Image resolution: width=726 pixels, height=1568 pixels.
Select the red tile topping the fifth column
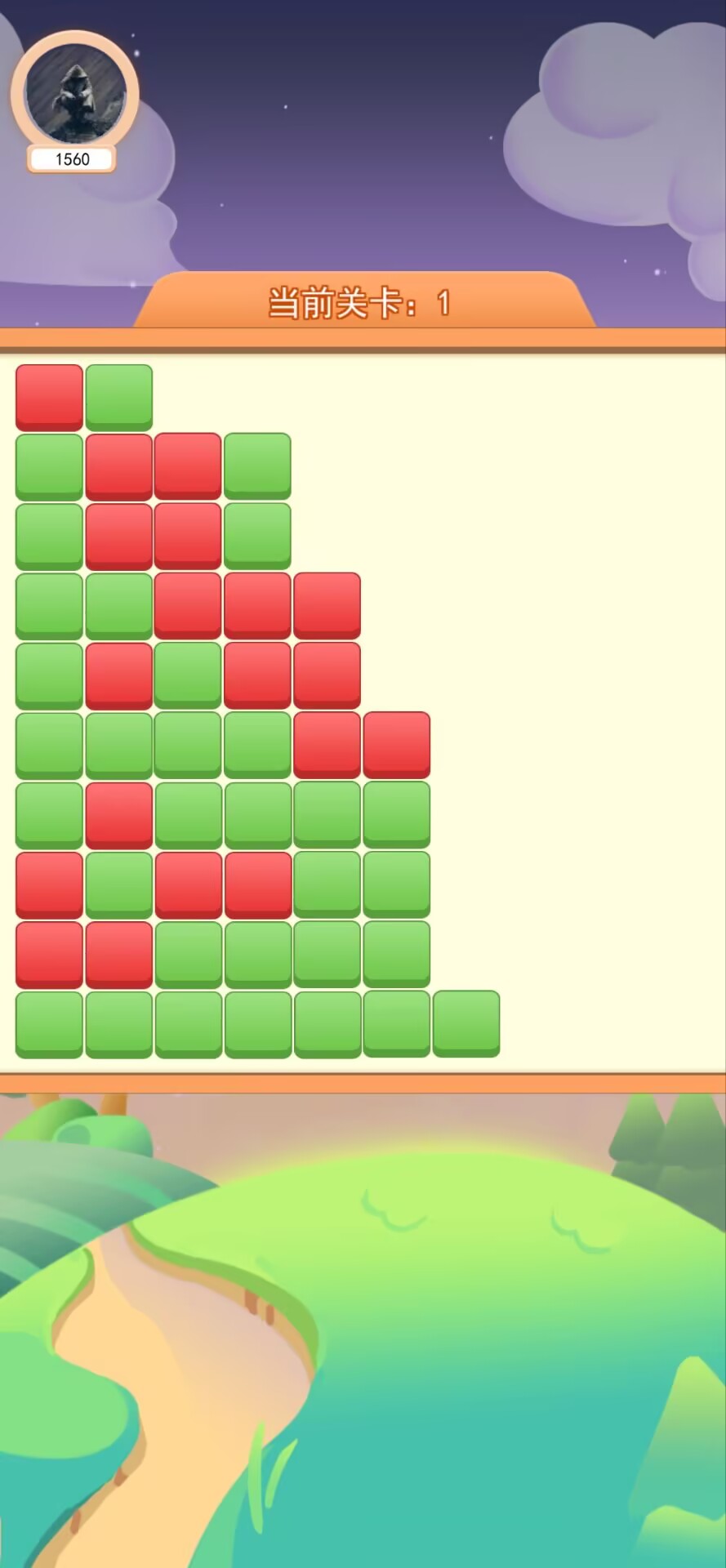click(327, 605)
